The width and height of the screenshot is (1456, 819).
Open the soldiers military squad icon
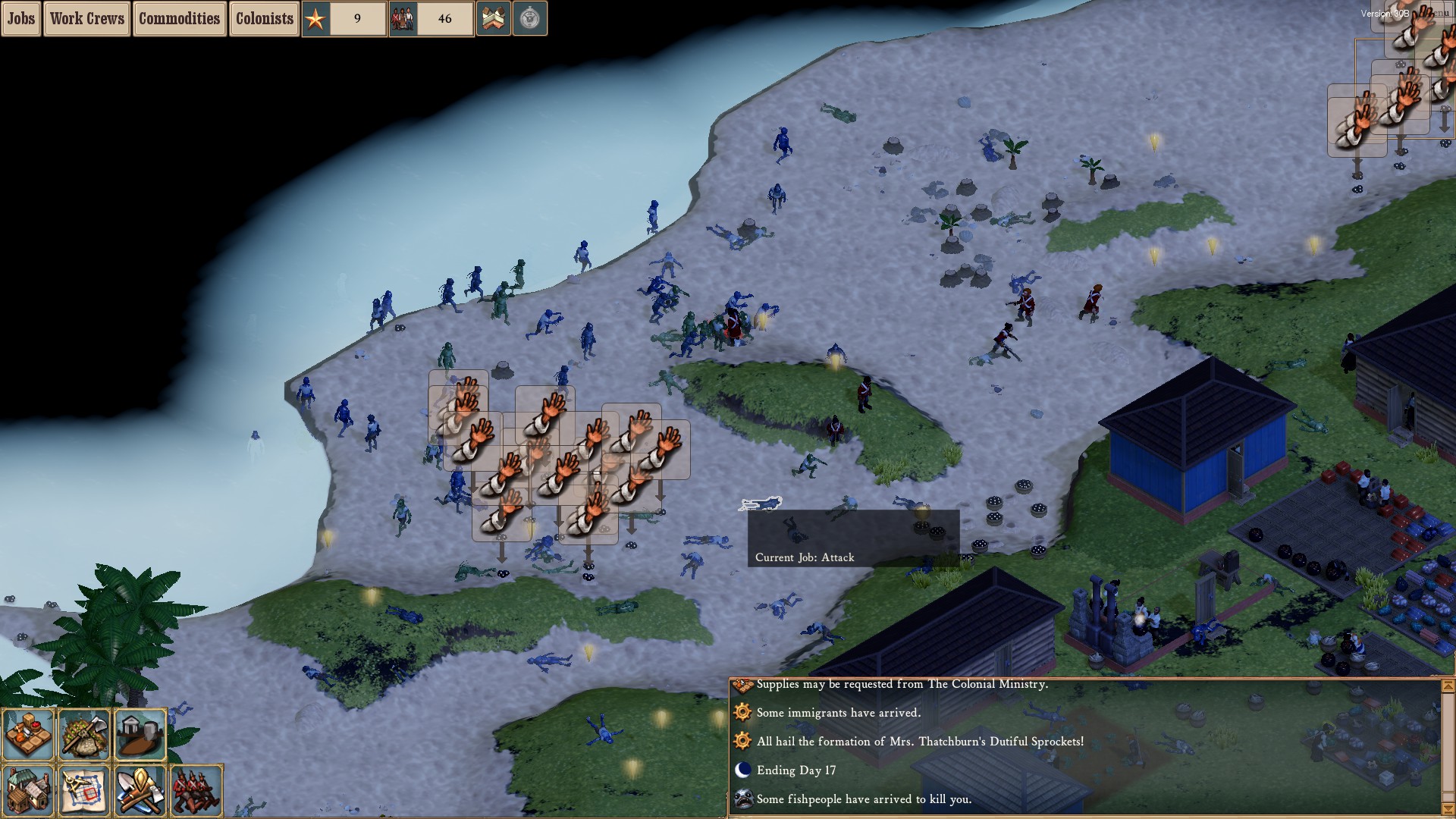click(x=196, y=791)
